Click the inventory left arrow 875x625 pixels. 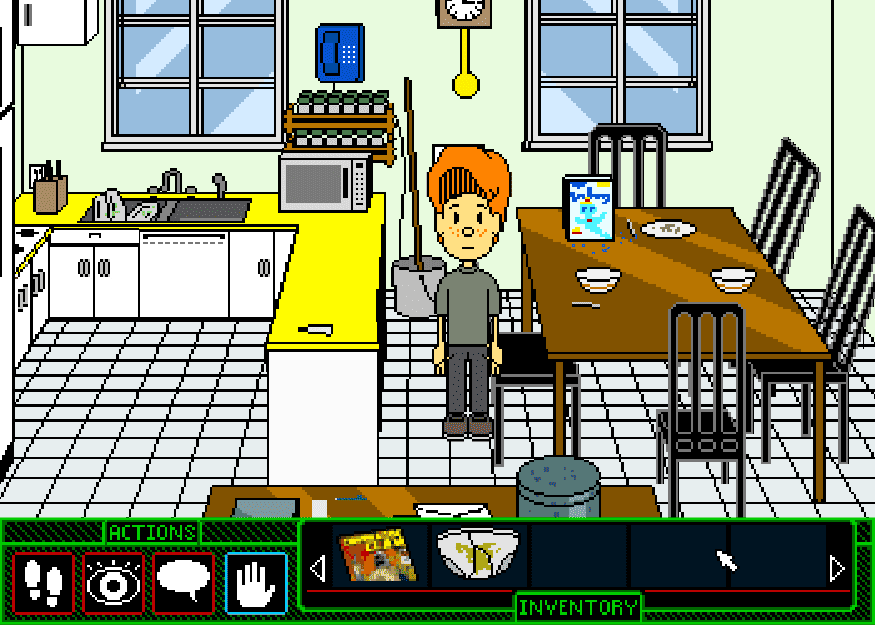tap(318, 570)
